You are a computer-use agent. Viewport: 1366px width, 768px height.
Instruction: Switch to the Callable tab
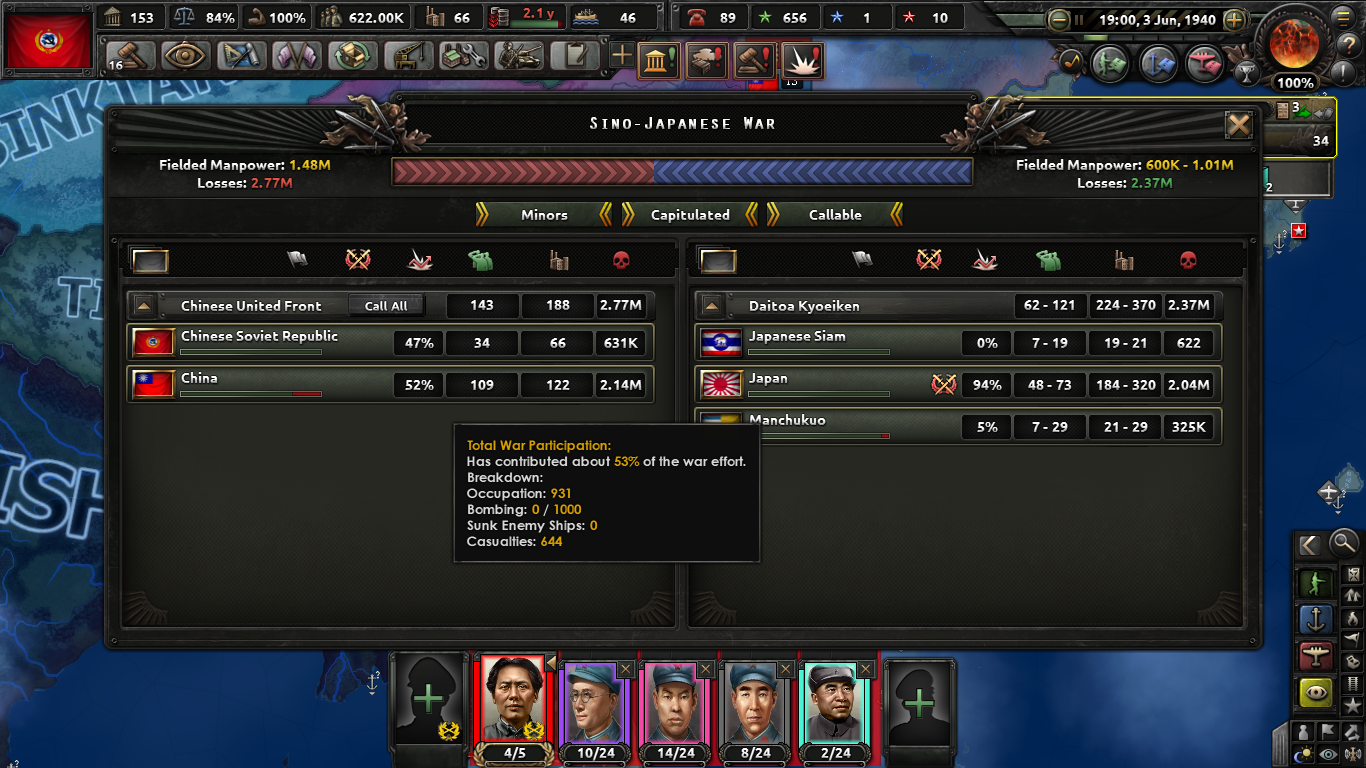coord(835,214)
